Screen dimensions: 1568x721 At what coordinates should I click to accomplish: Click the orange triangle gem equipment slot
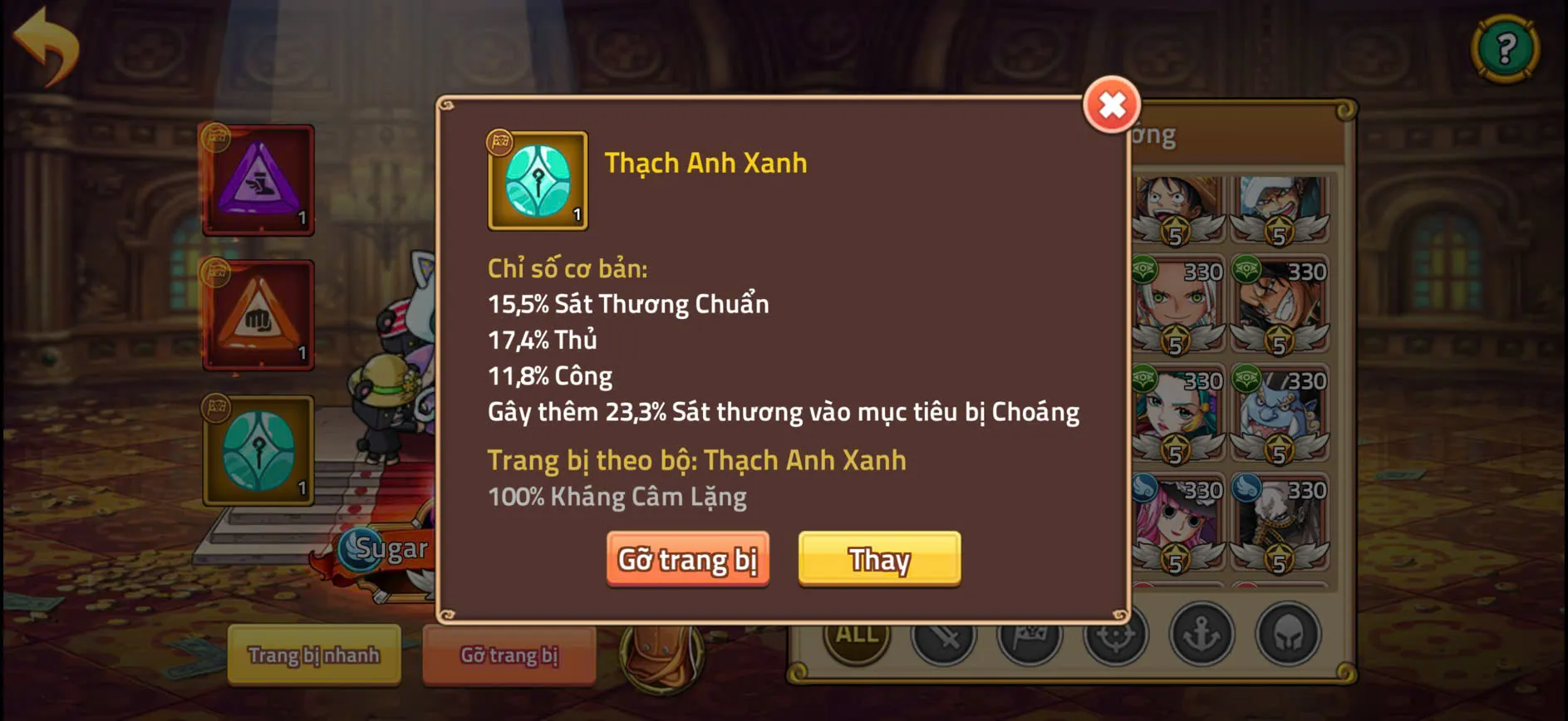click(258, 316)
